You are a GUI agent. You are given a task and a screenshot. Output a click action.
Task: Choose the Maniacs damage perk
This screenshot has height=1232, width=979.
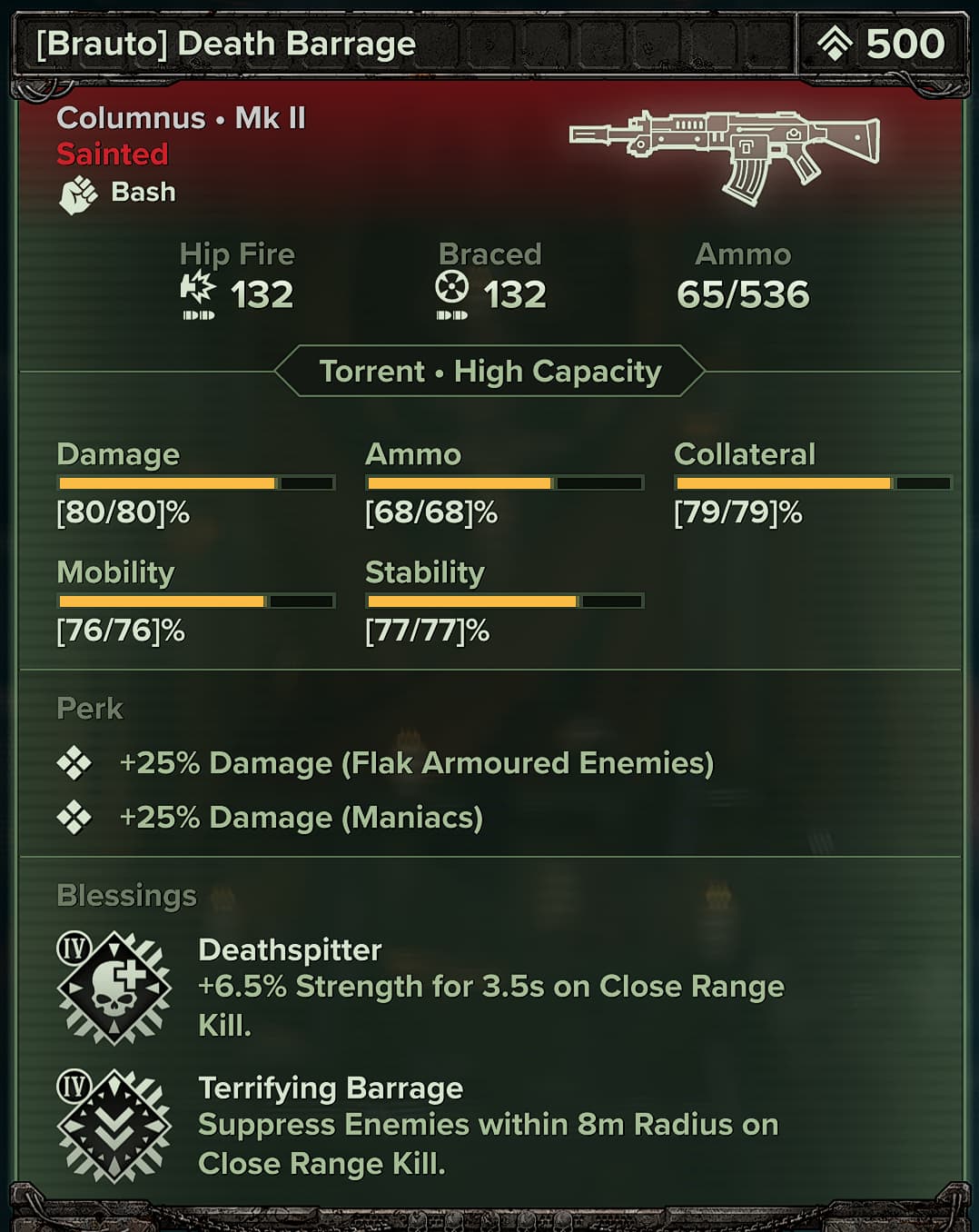301,818
